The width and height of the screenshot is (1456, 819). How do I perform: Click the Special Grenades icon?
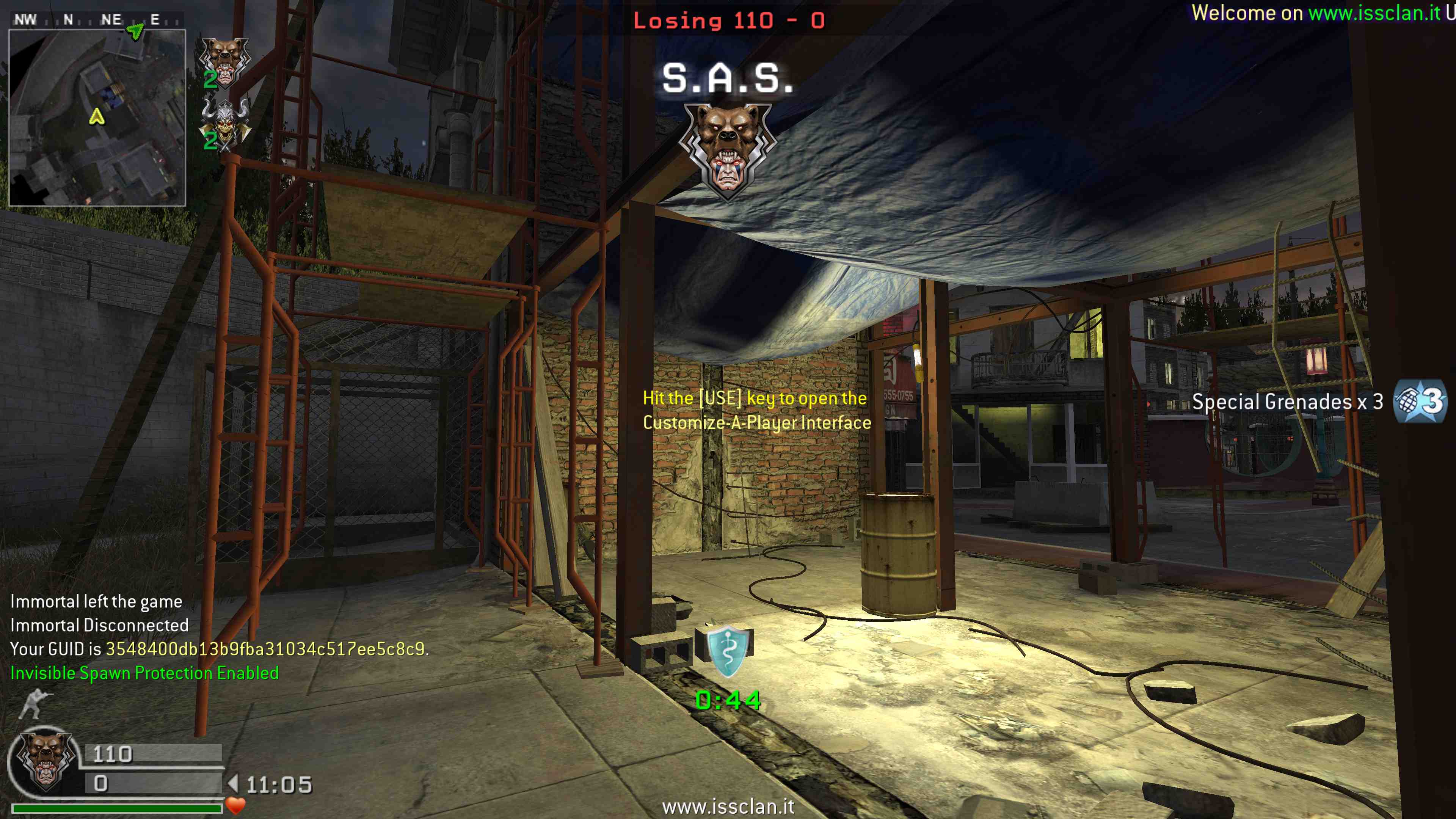[1419, 402]
